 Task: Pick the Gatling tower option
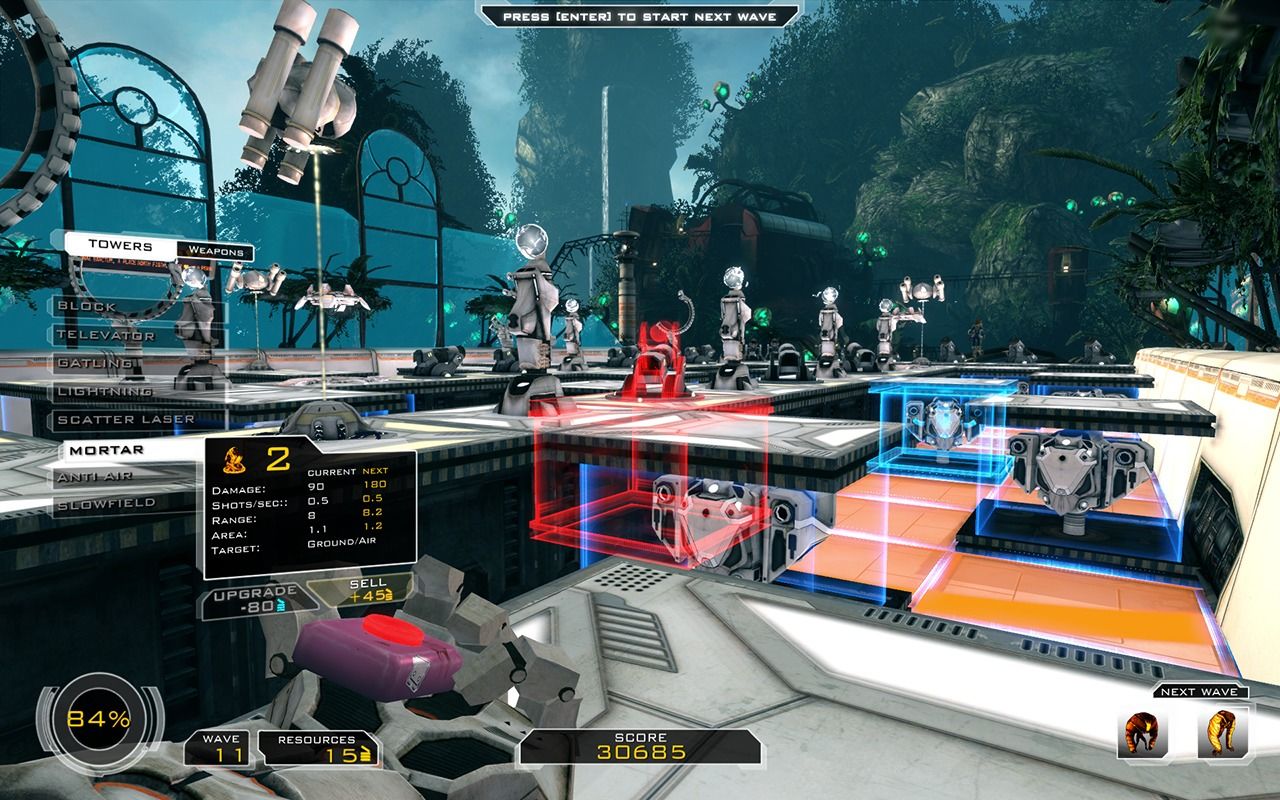[x=96, y=363]
